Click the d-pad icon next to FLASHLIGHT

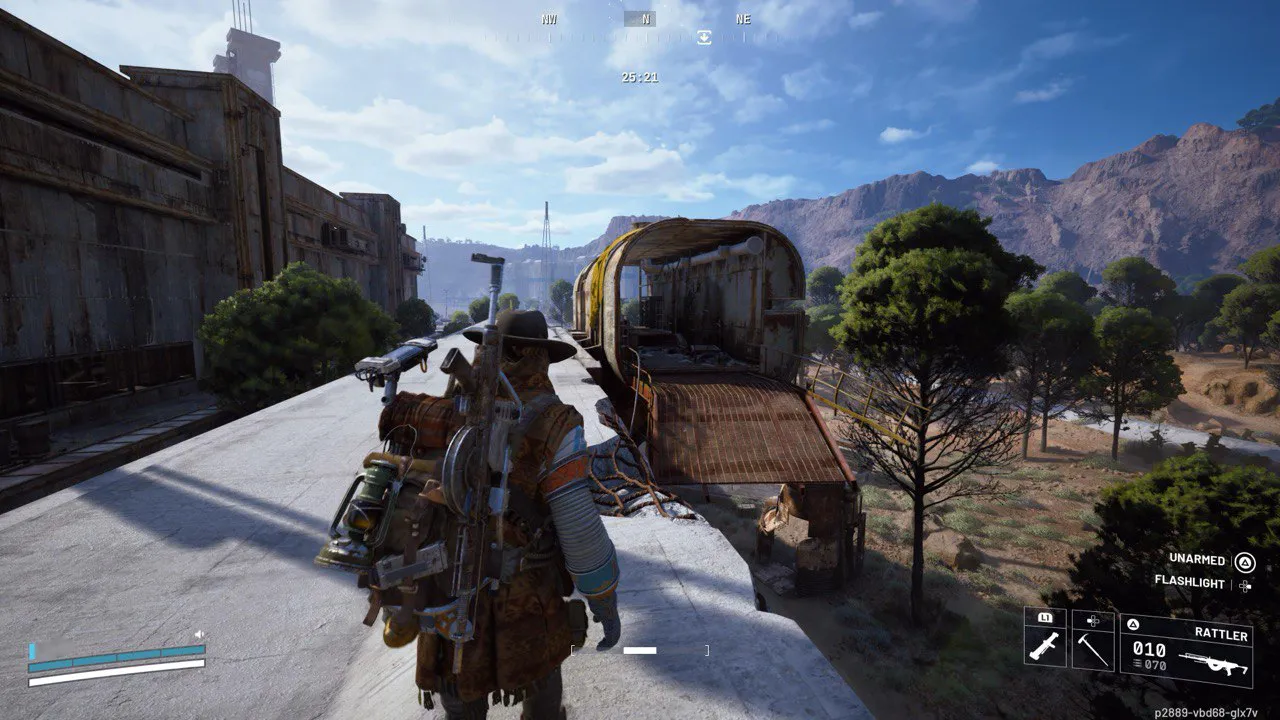1244,586
